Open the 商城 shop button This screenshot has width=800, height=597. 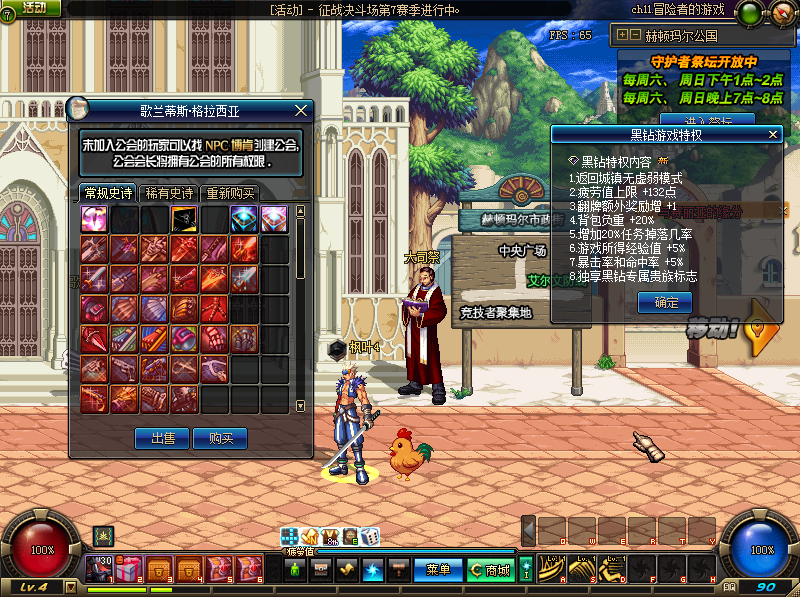pyautogui.click(x=489, y=570)
